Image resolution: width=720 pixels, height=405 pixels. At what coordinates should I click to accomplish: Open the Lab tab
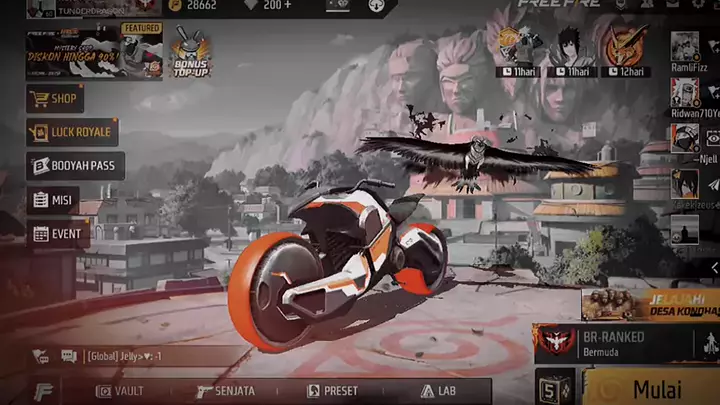(440, 391)
